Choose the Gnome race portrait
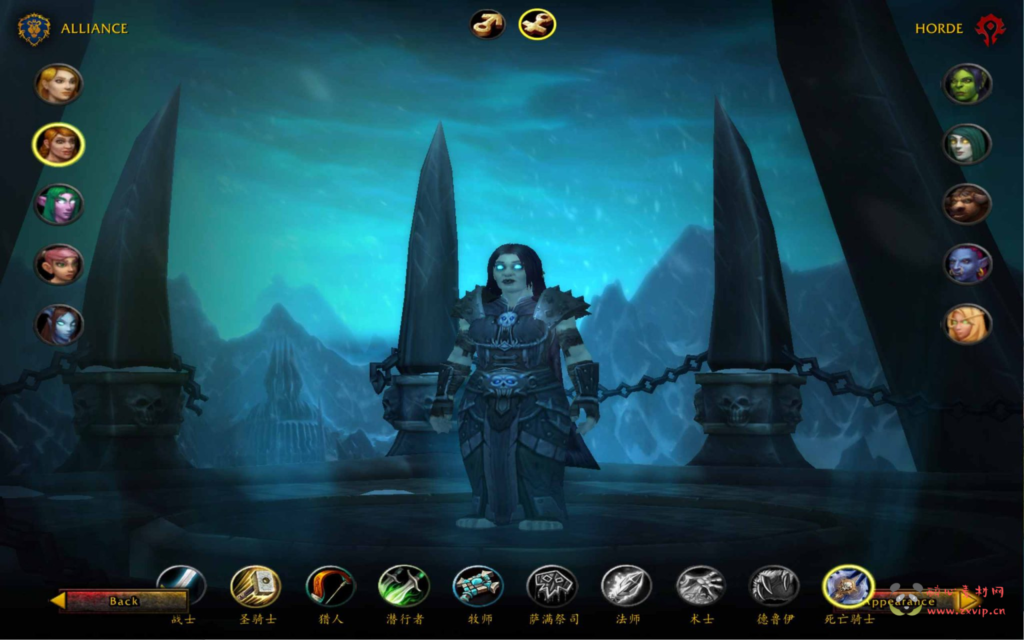The height and width of the screenshot is (640, 1024). (59, 265)
